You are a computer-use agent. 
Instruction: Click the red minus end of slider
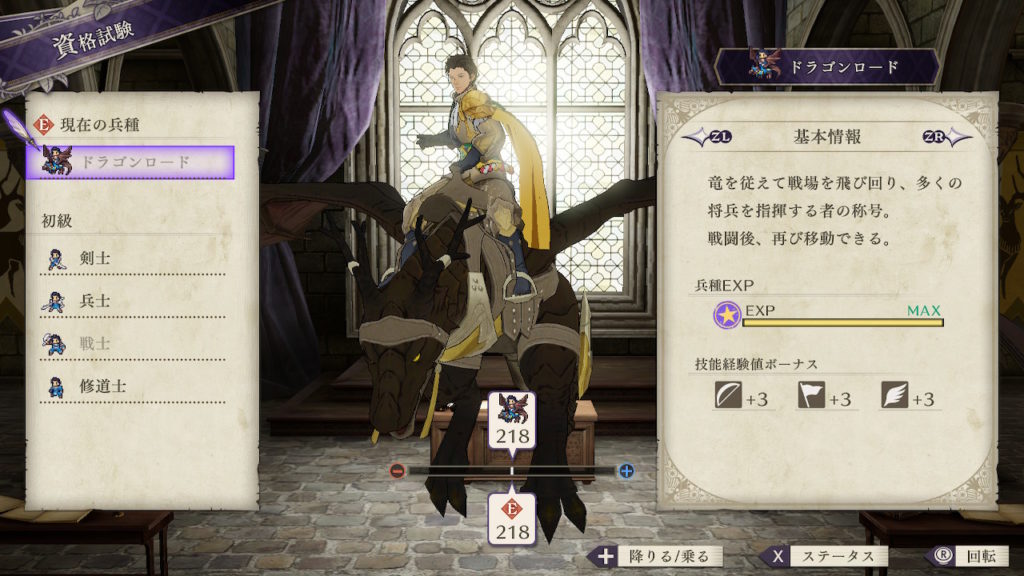coord(397,471)
